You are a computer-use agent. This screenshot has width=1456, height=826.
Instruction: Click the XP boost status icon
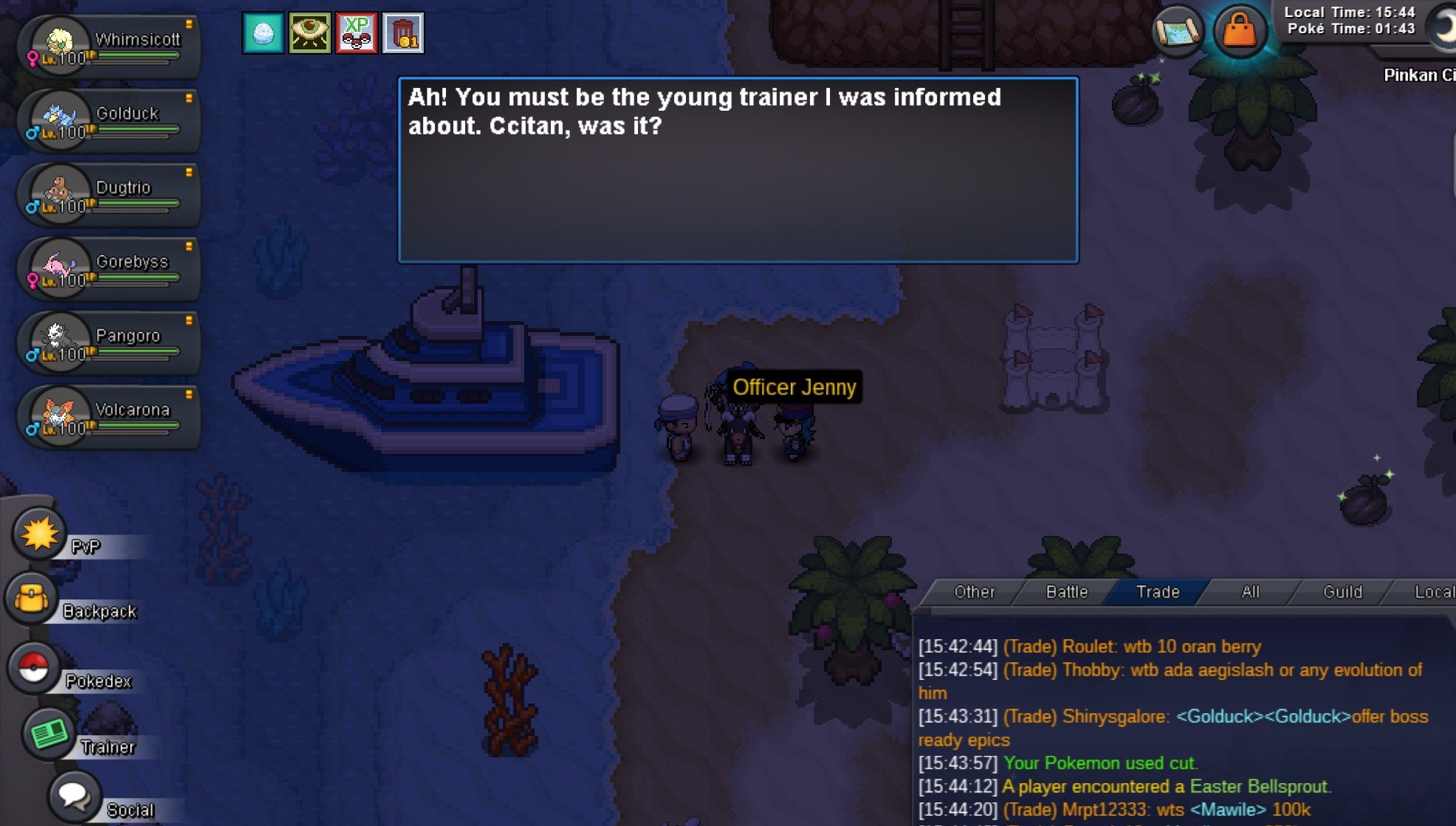[357, 33]
